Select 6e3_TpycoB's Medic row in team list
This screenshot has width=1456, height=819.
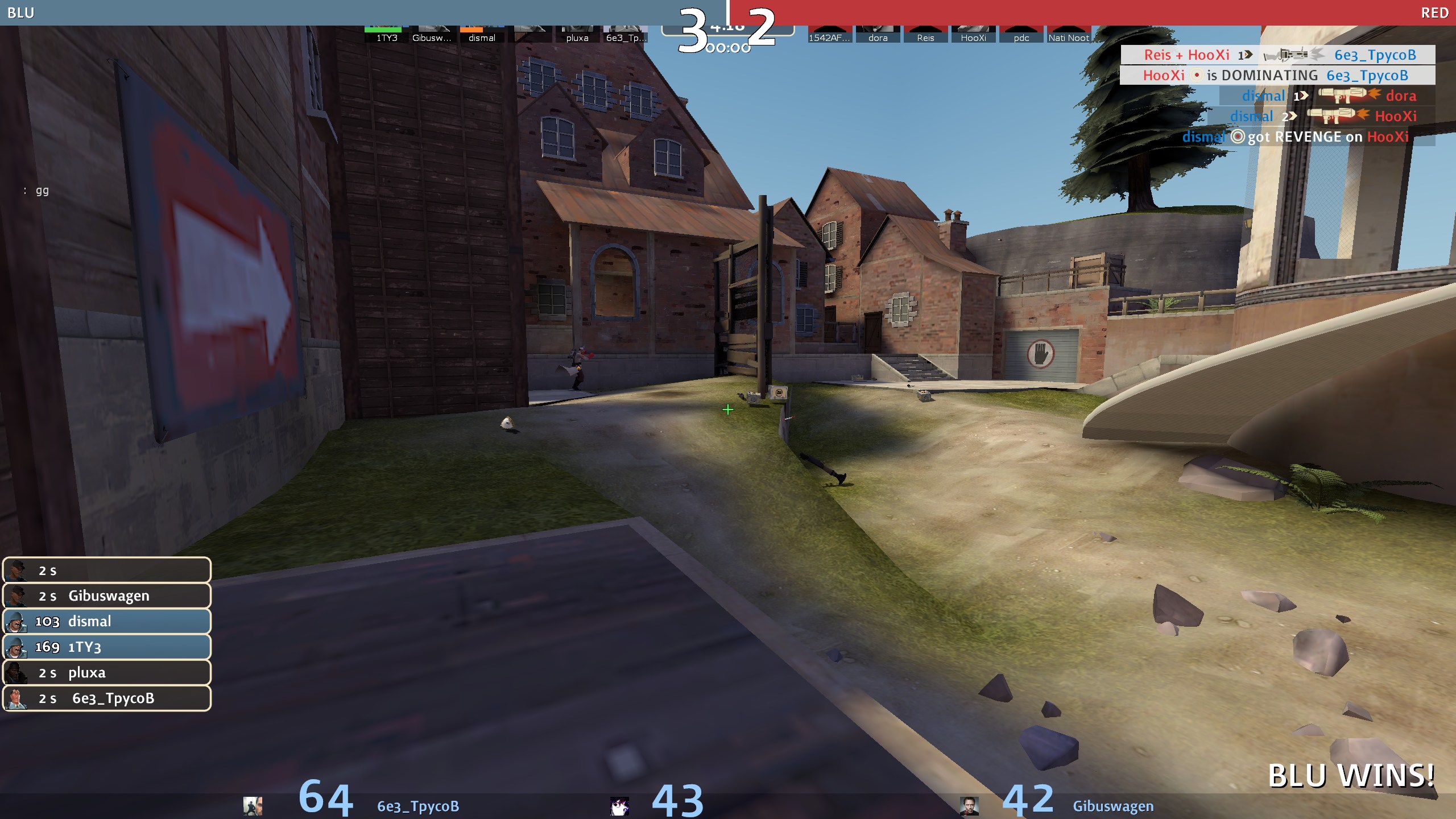tap(107, 698)
